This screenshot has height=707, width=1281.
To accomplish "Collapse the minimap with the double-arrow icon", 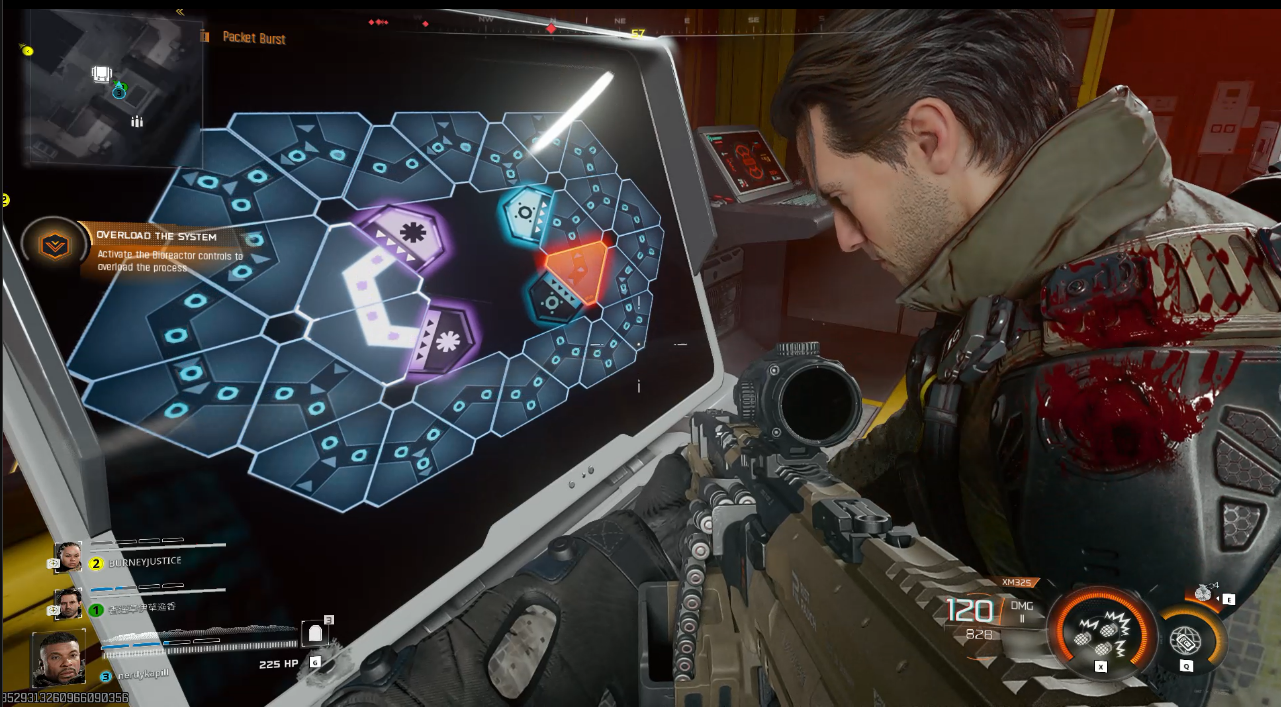I will coord(180,12).
